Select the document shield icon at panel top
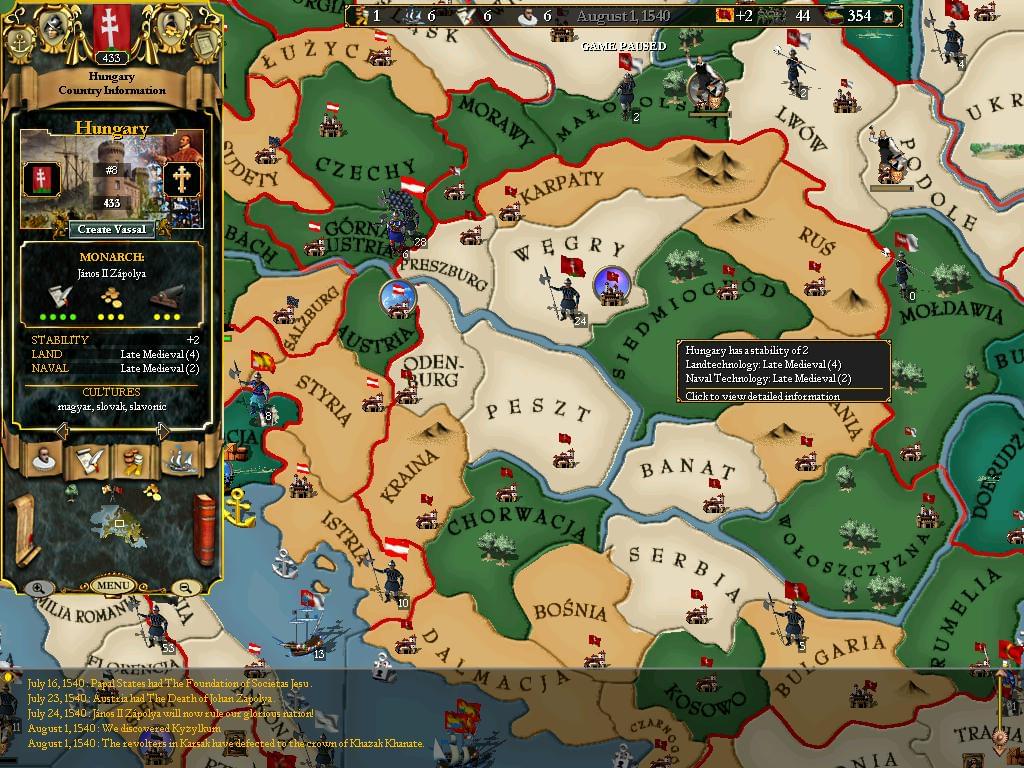This screenshot has height=768, width=1024. tap(203, 42)
